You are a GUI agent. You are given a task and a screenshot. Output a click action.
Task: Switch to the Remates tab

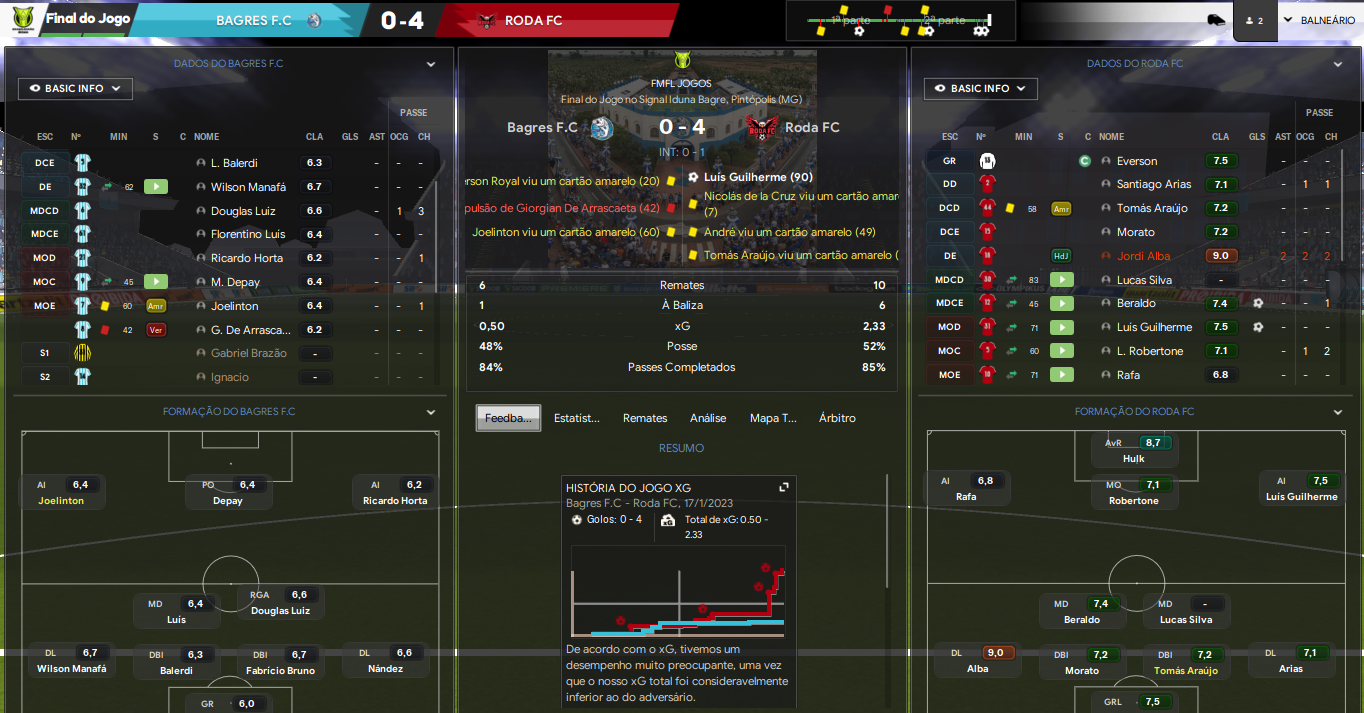pyautogui.click(x=645, y=418)
